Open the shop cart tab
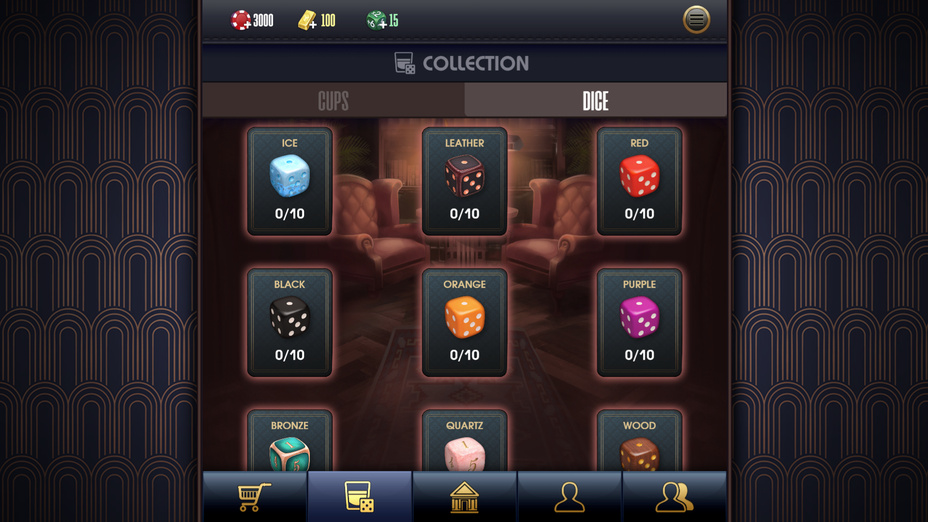Screen dimensions: 928x522 [x=255, y=497]
